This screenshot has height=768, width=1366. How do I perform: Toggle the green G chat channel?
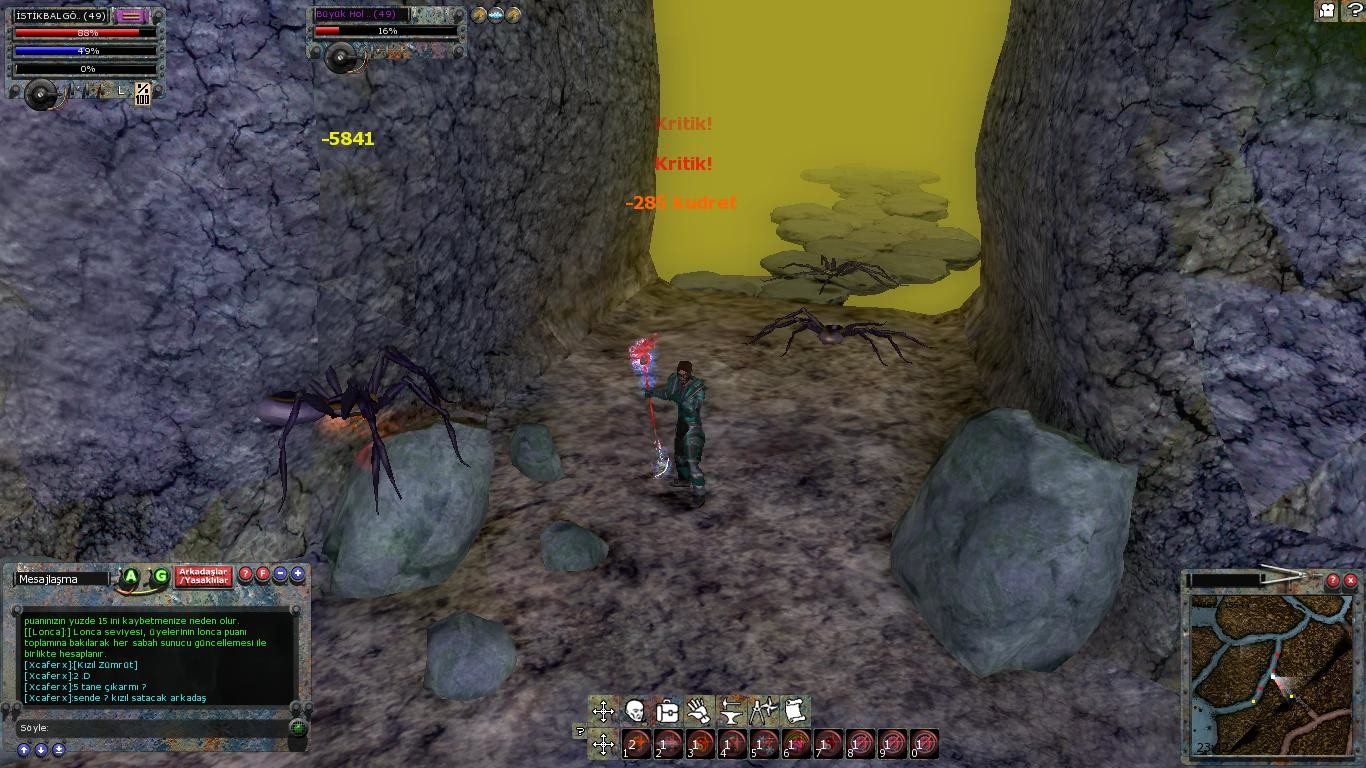(160, 577)
